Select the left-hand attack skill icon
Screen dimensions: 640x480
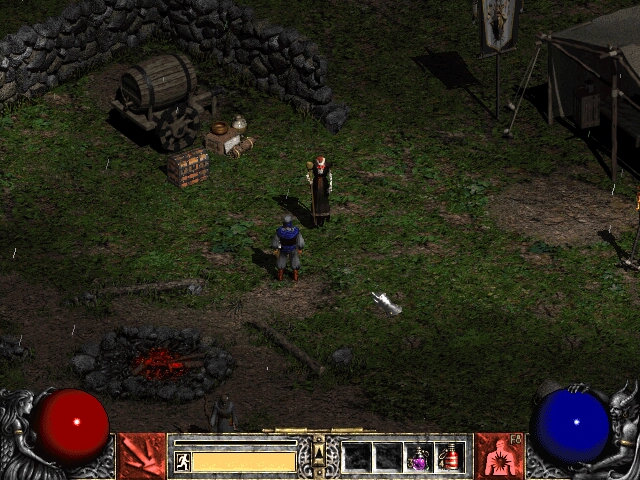tap(142, 456)
